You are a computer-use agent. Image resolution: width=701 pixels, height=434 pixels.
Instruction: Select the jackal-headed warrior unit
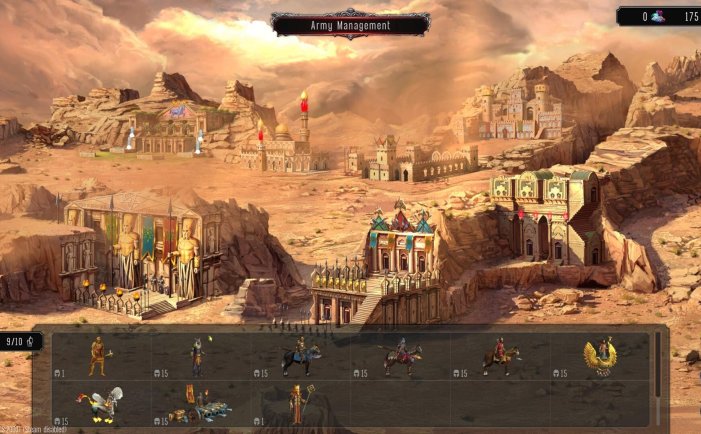click(198, 357)
